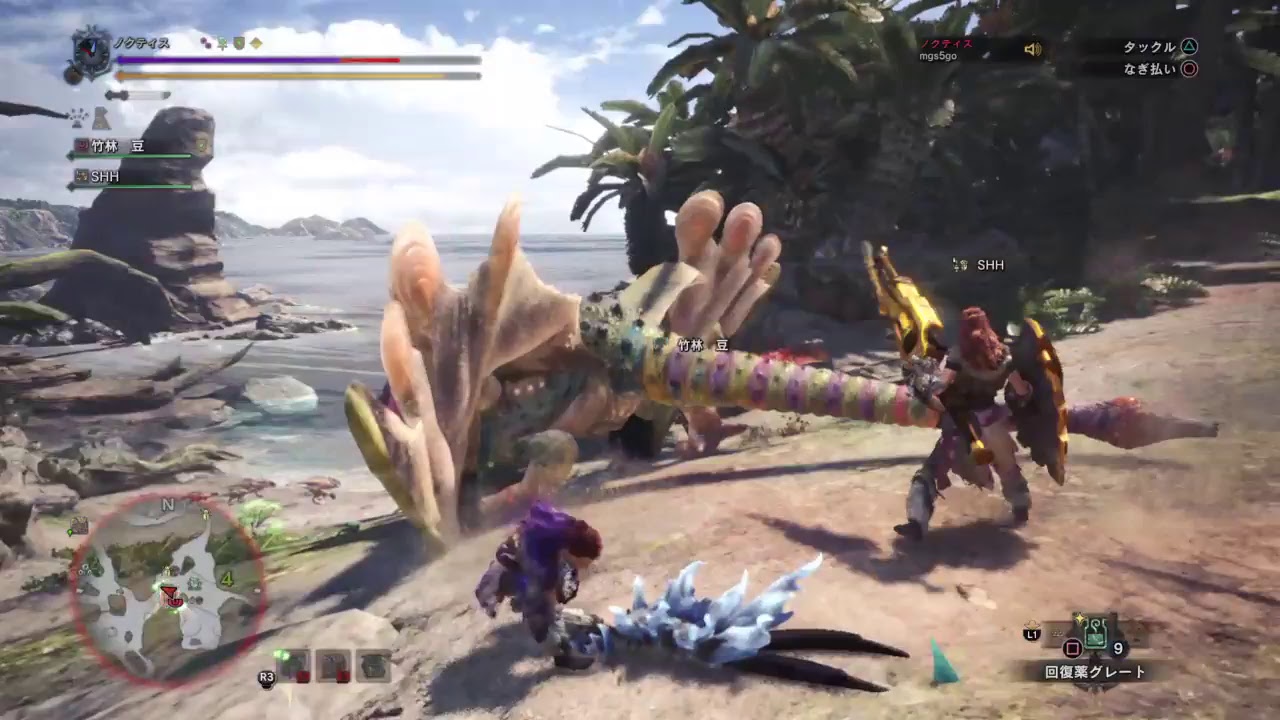The height and width of the screenshot is (720, 1280).
Task: Click the attack up diamond buff icon
Action: coord(255,43)
